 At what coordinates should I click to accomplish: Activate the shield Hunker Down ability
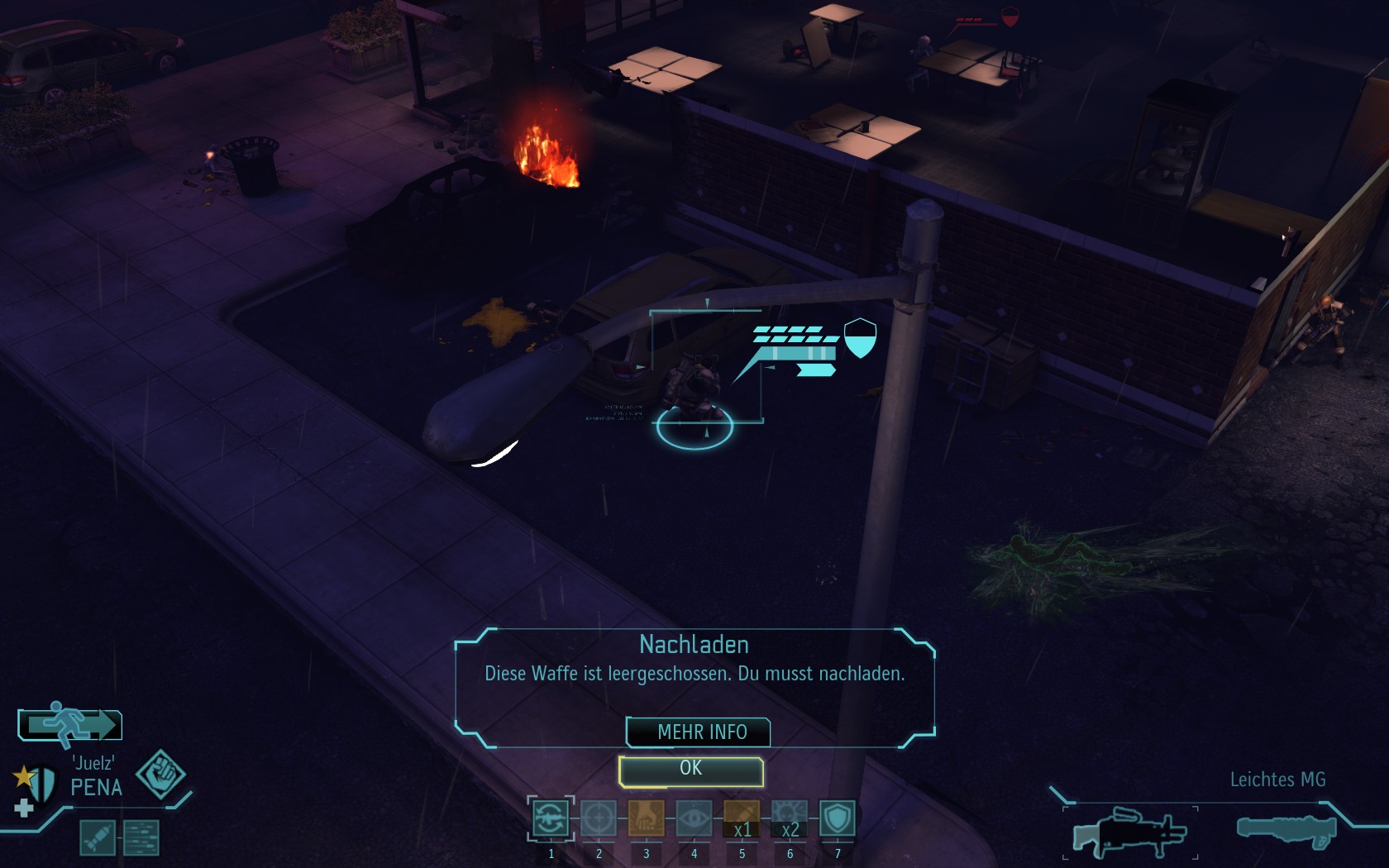click(x=838, y=818)
